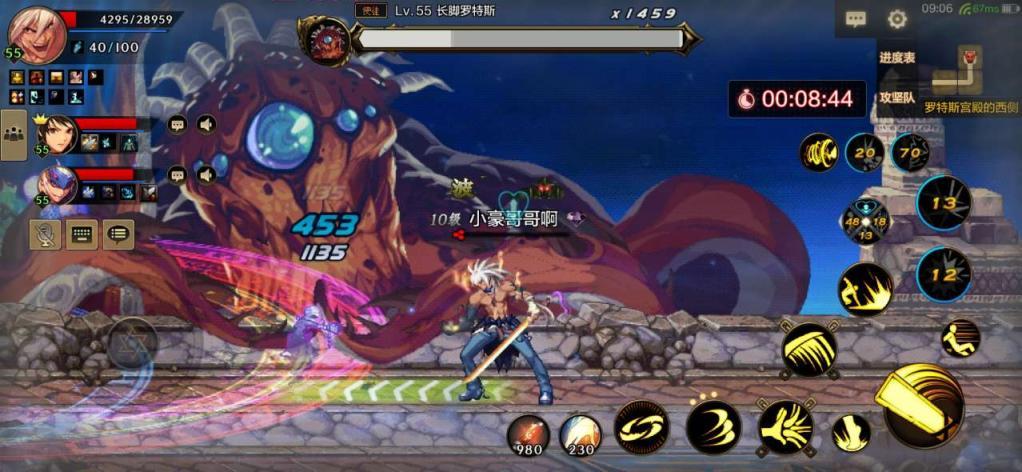Select the large skill on cooldown showing 13

pyautogui.click(x=943, y=203)
